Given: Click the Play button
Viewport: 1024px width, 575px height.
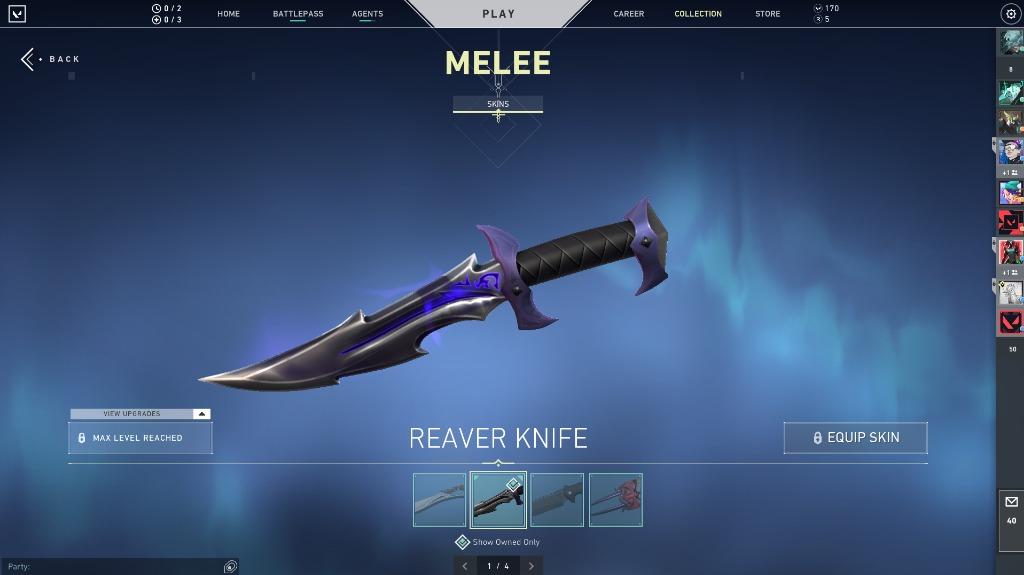Looking at the screenshot, I should pos(498,14).
